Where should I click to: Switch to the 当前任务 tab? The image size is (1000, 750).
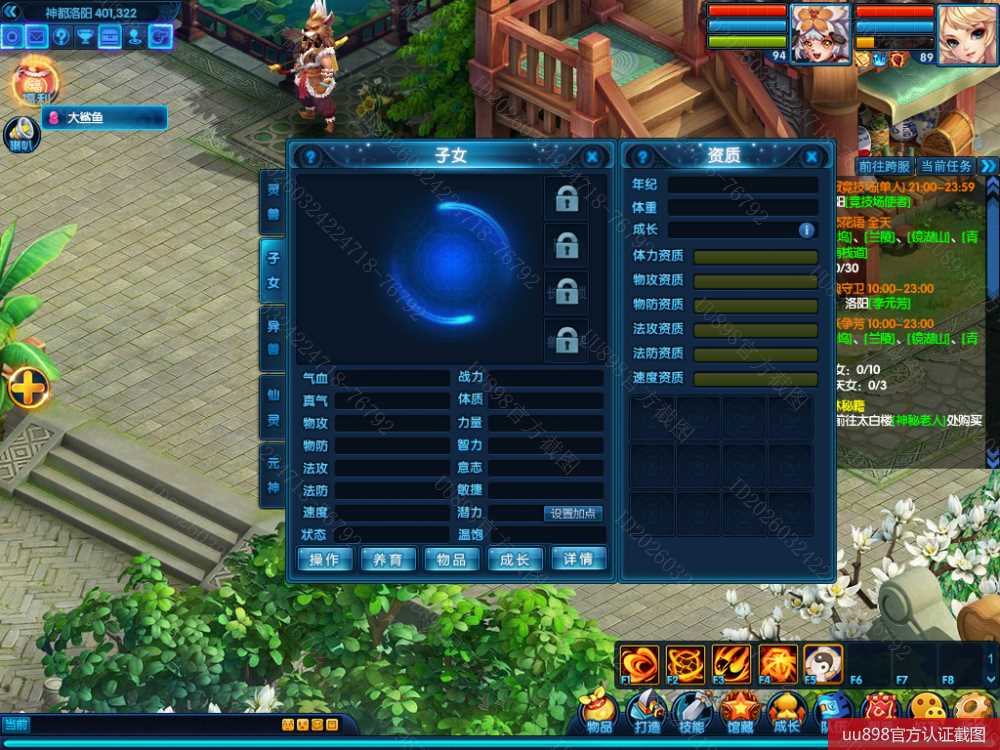[945, 166]
